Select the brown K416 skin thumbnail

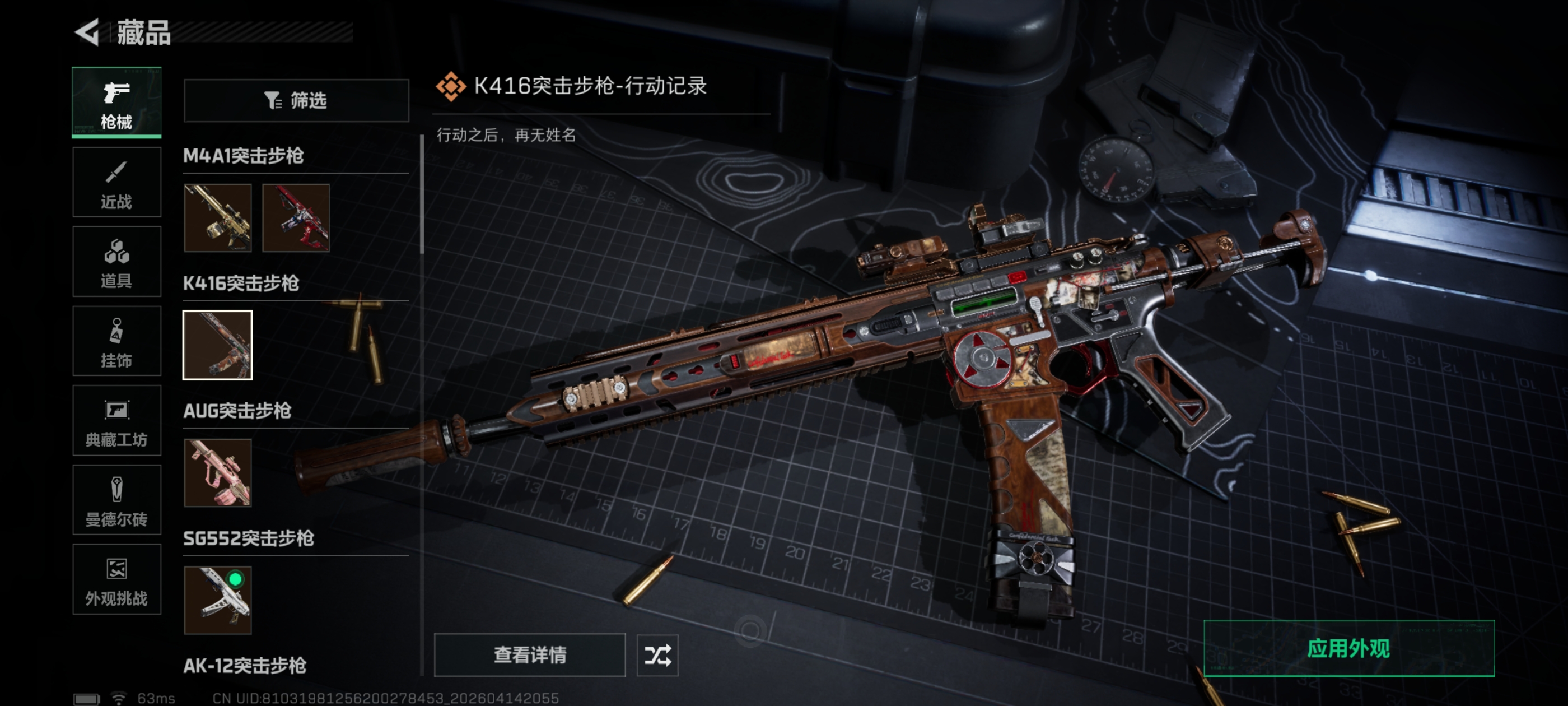[218, 345]
